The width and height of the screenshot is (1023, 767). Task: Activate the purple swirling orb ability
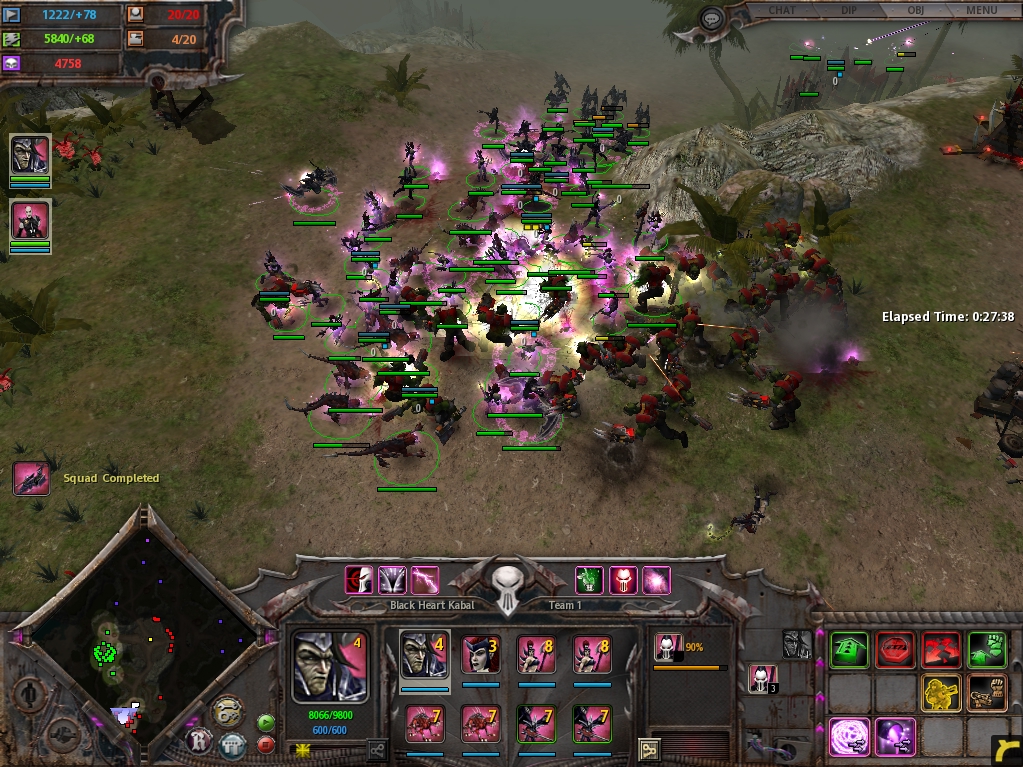tap(848, 738)
